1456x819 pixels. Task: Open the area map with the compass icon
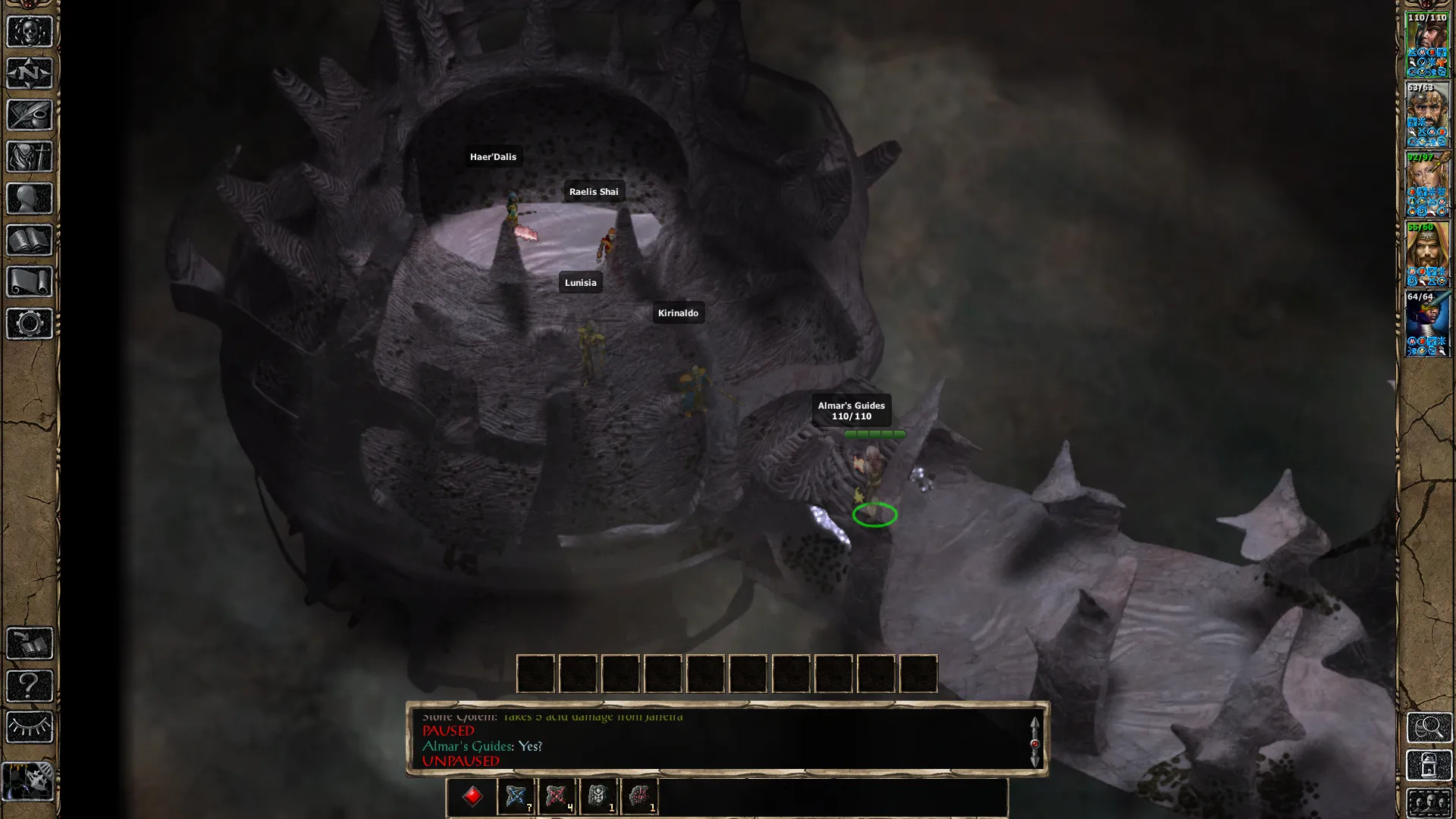point(30,74)
